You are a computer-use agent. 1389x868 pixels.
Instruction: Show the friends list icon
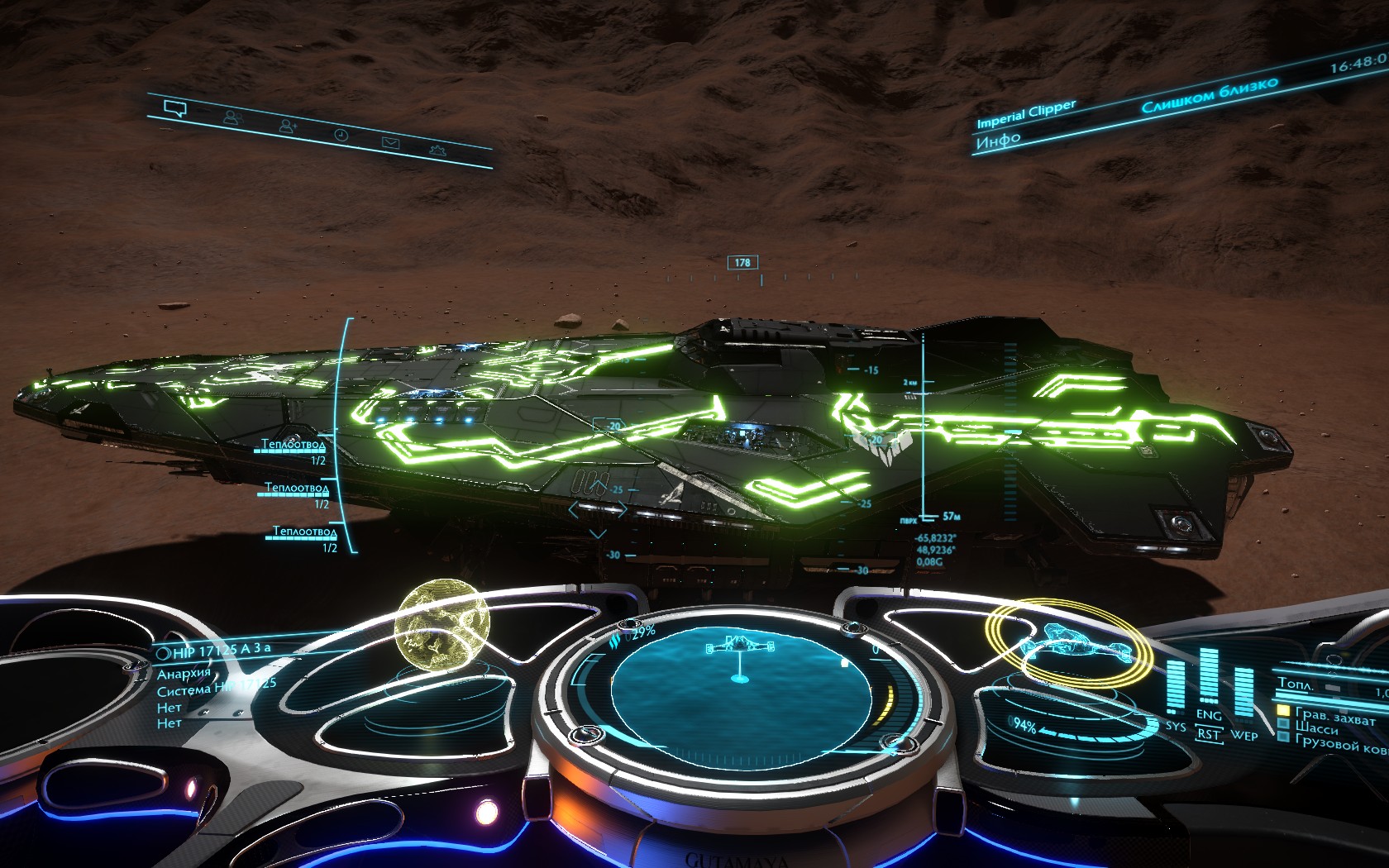point(232,118)
